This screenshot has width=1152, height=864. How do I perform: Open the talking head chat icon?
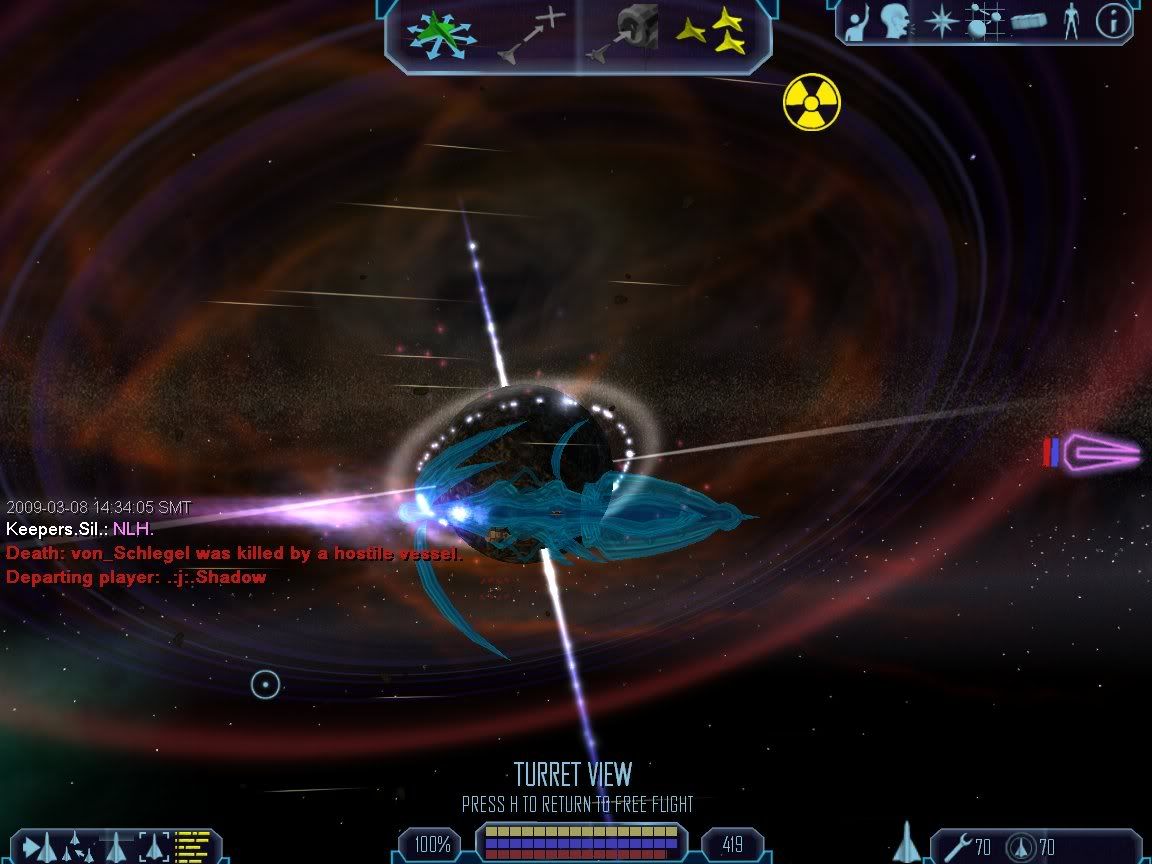[x=895, y=22]
